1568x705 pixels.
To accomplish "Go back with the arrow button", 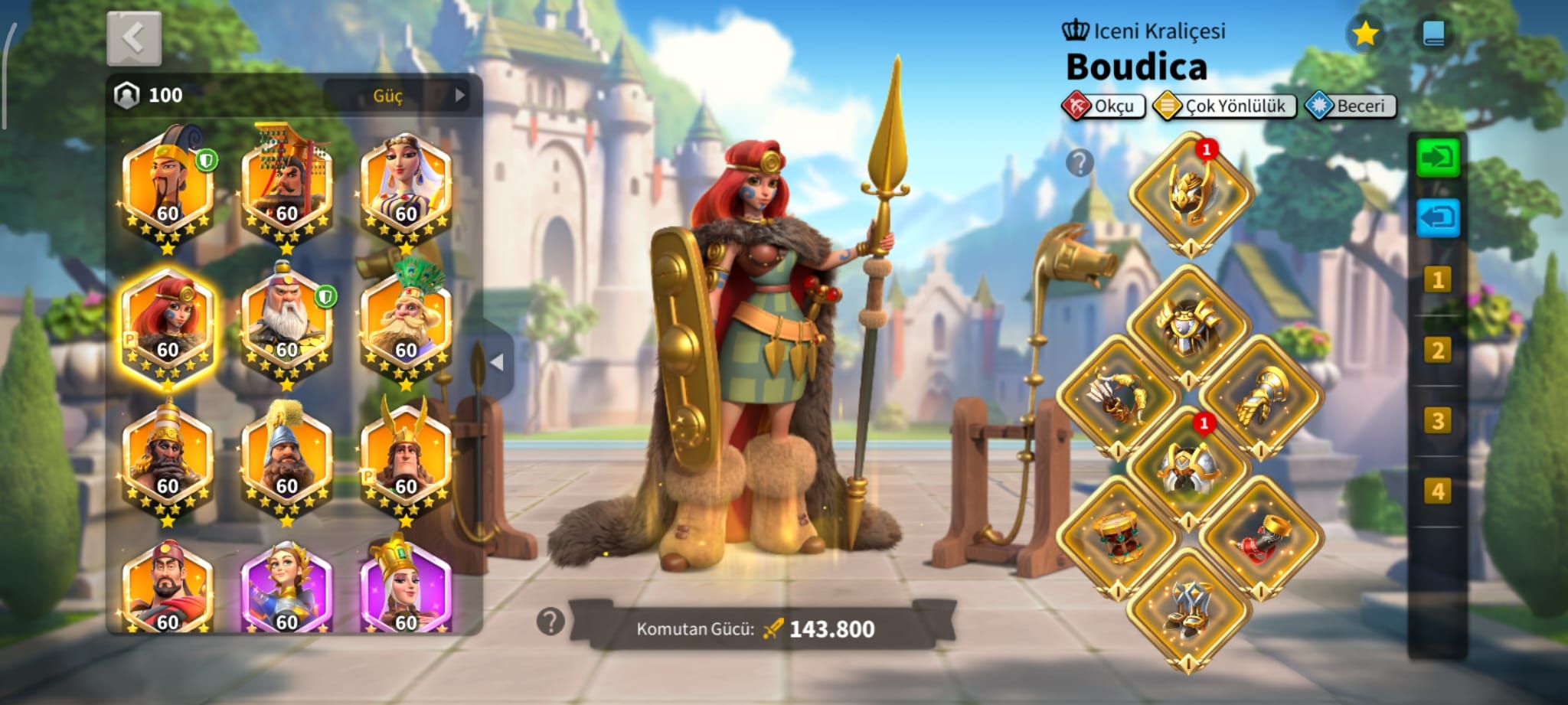I will click(x=134, y=38).
